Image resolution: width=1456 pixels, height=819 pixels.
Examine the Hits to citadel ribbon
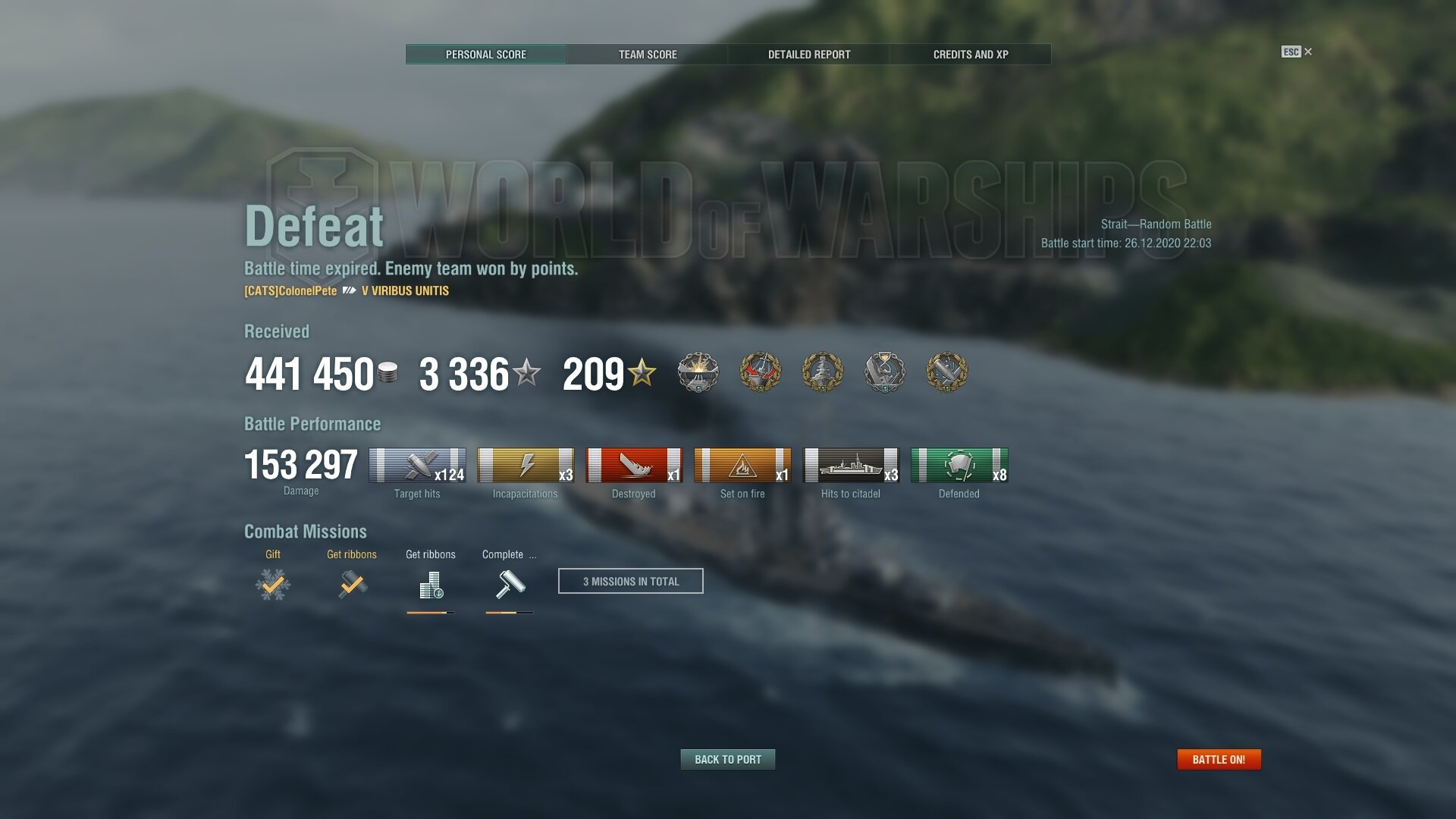pos(851,466)
